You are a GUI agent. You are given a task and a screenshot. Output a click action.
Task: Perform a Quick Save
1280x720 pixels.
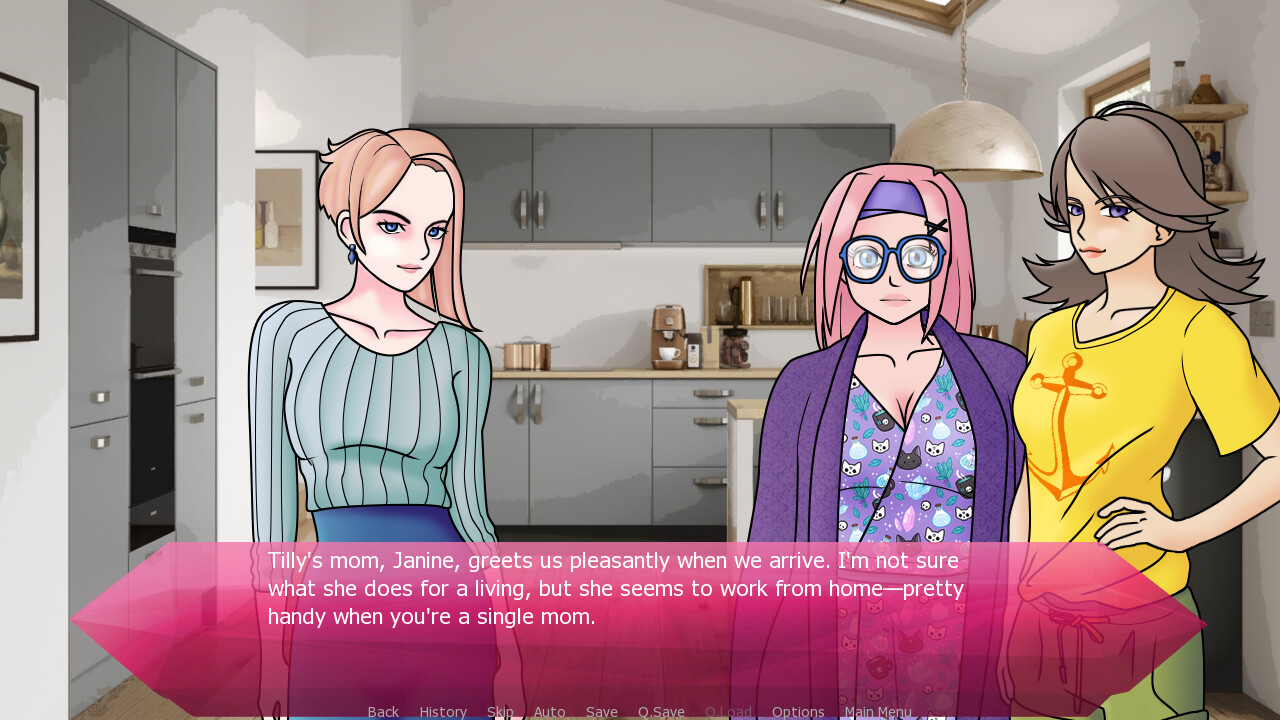[x=661, y=711]
